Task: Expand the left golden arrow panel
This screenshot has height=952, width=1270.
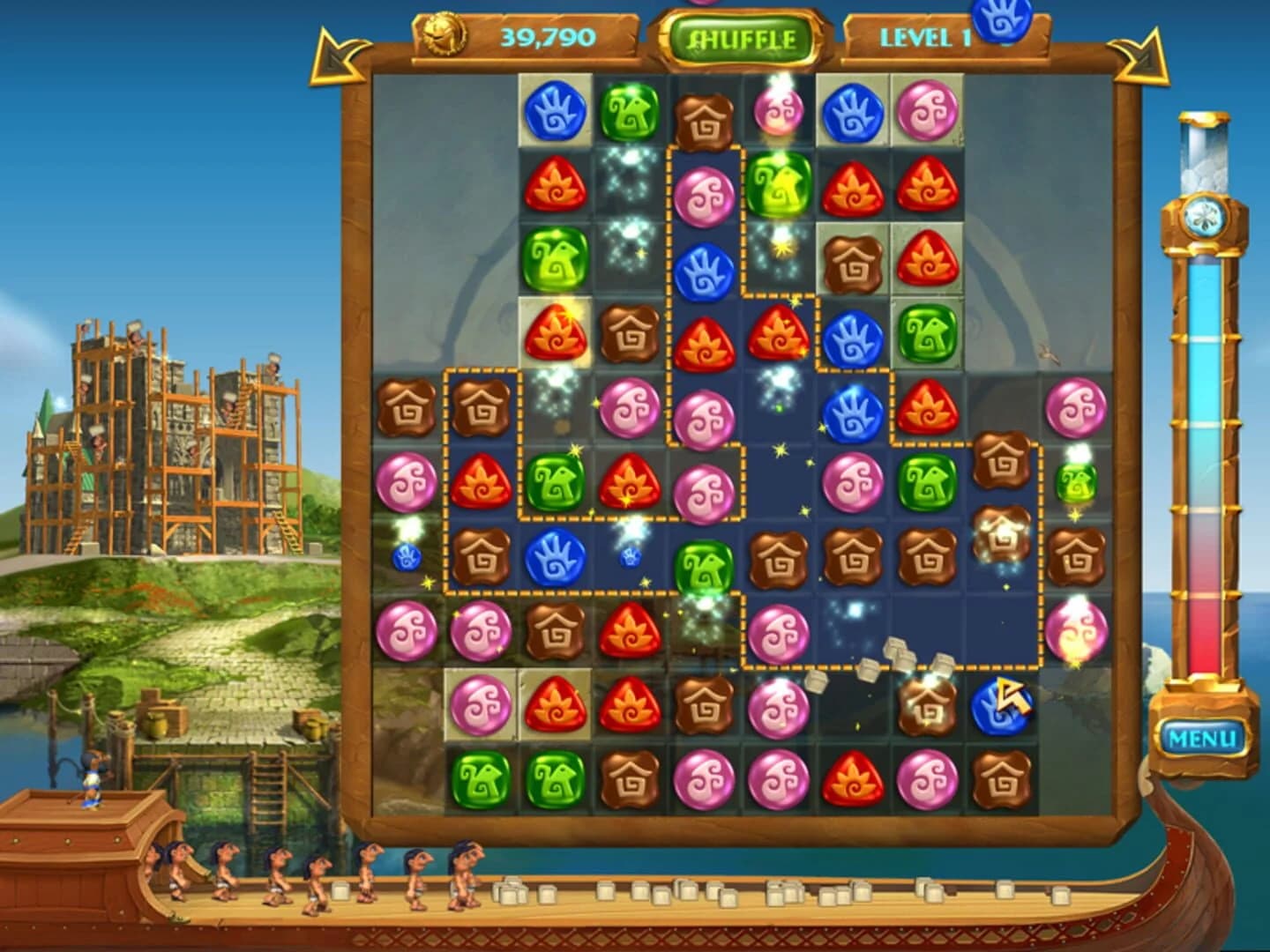Action: (x=333, y=55)
